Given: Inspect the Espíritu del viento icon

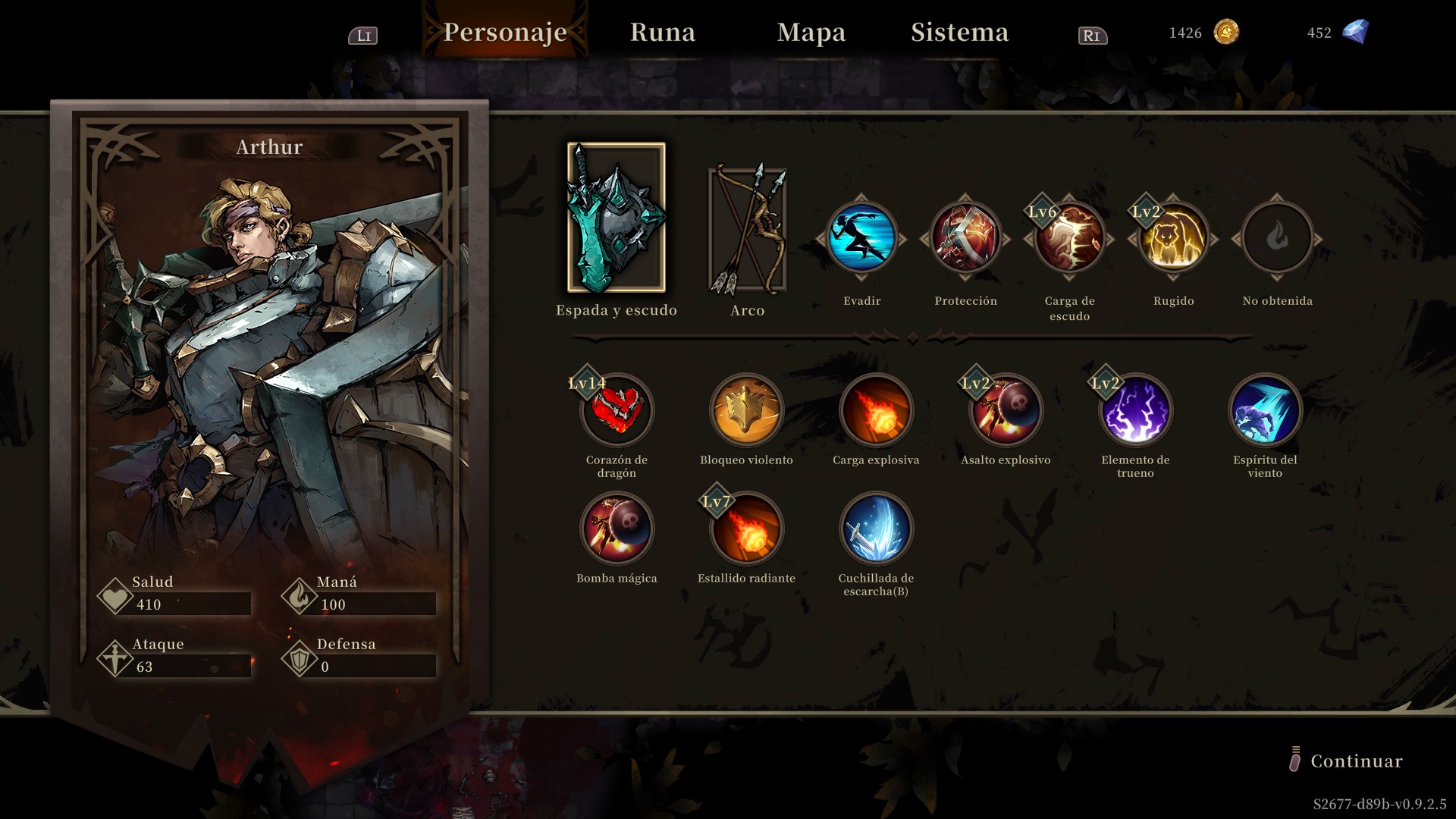Looking at the screenshot, I should click(x=1265, y=410).
